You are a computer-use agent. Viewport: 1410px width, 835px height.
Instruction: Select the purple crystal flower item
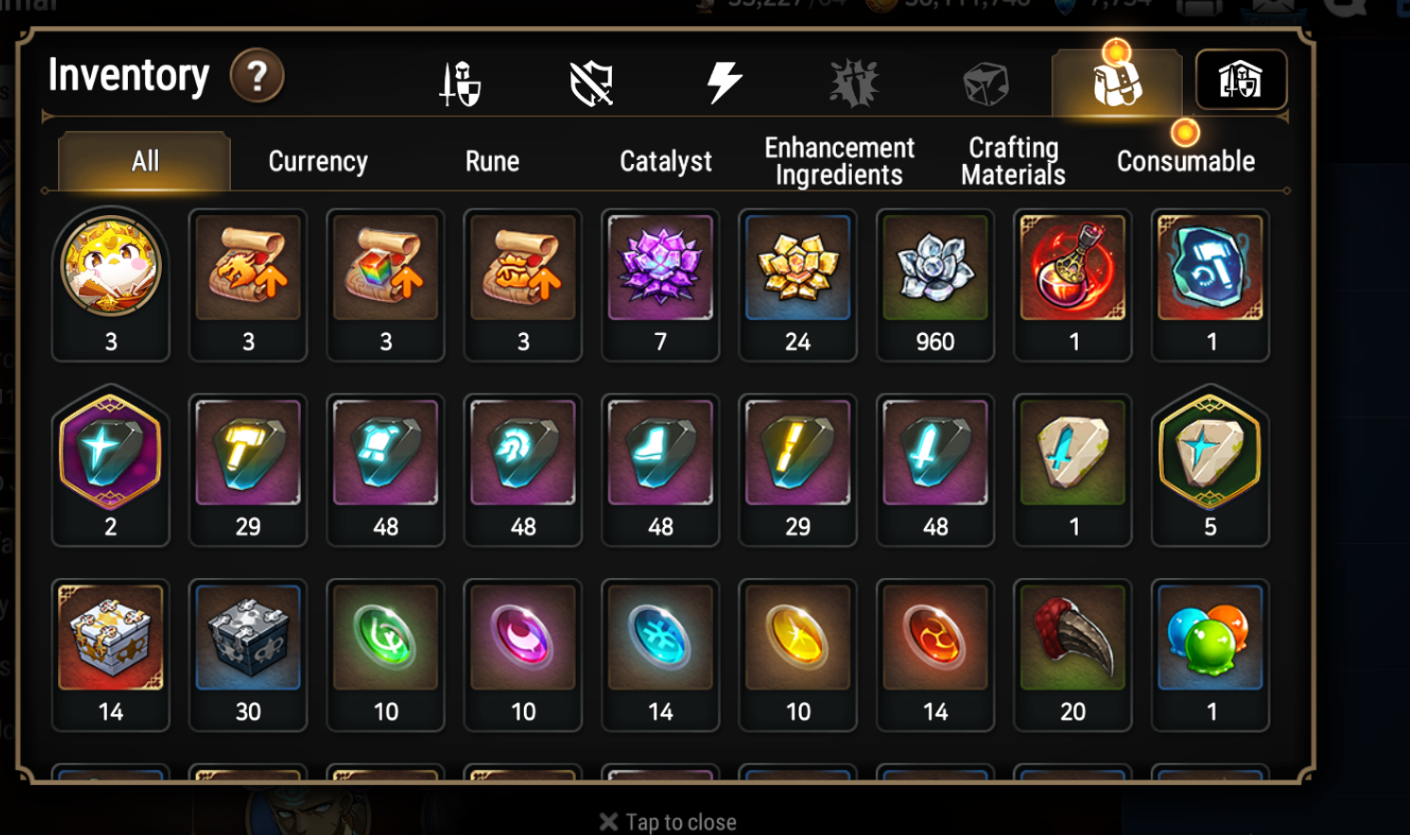pyautogui.click(x=660, y=269)
